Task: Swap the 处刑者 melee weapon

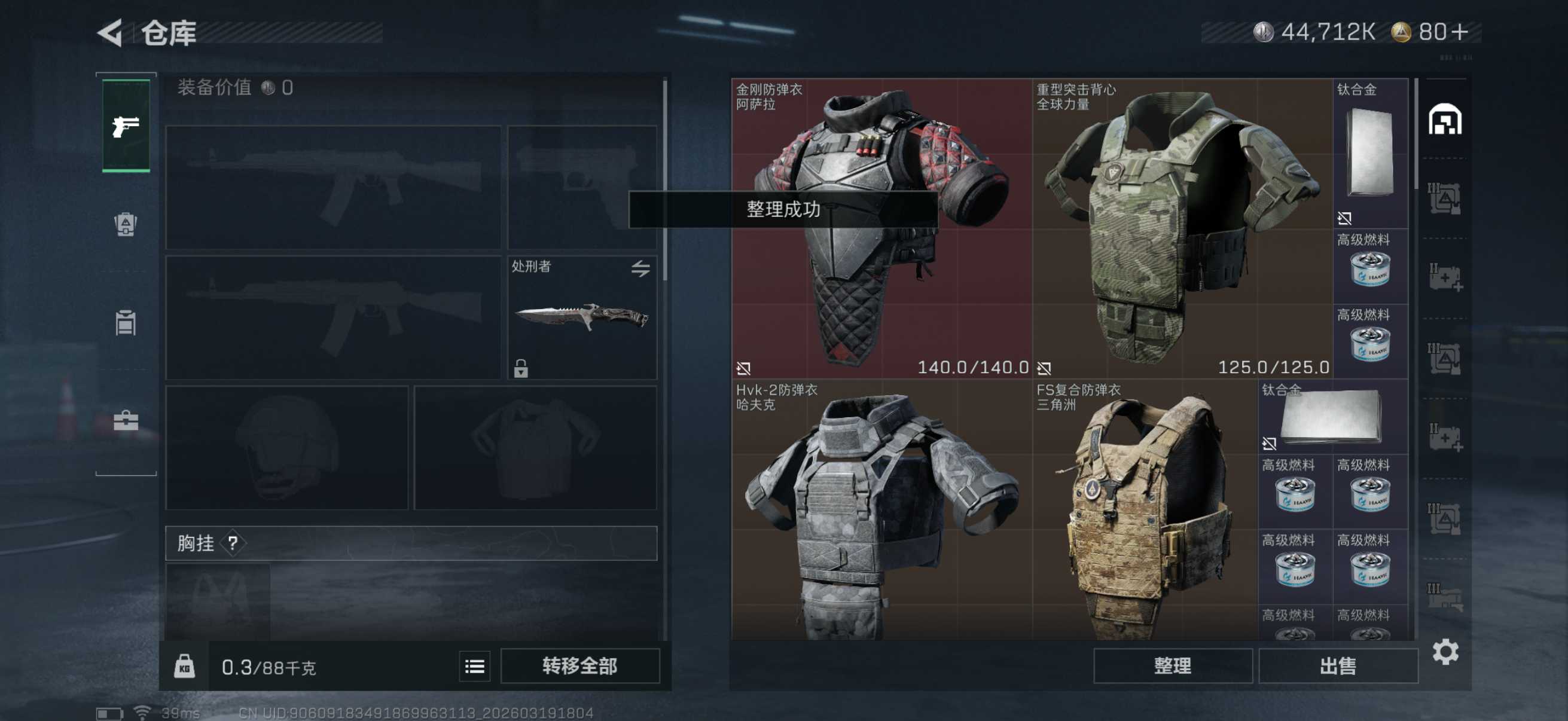Action: tap(640, 268)
